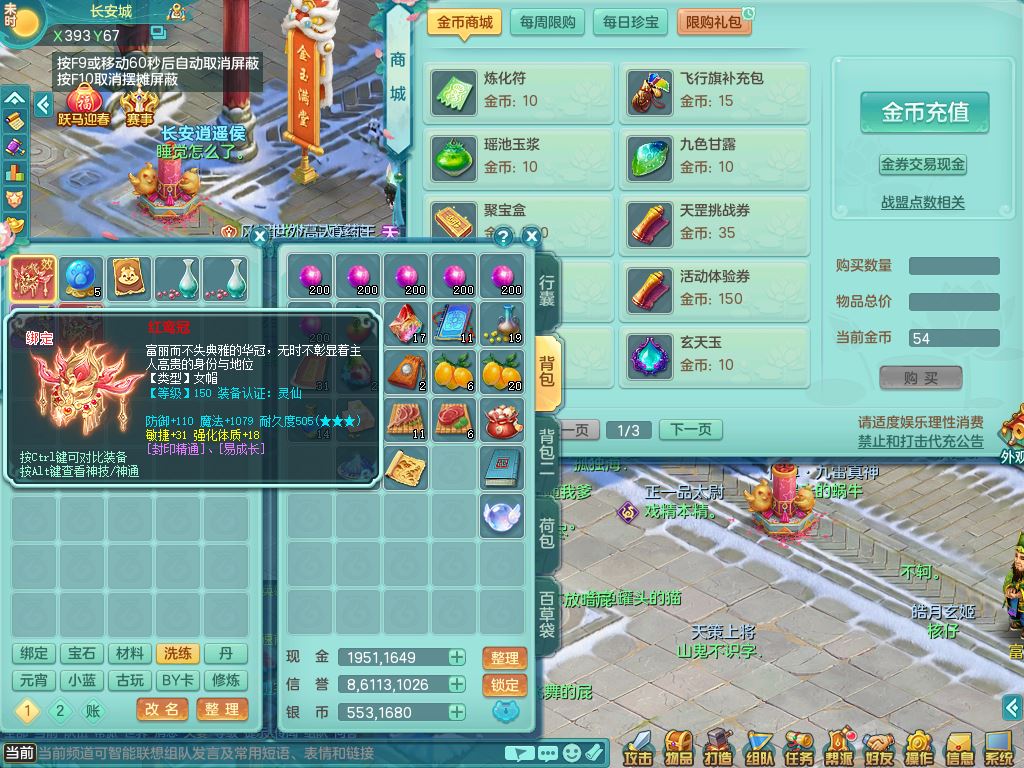Viewport: 1024px width, 768px height.
Task: Open the 金券交易现金 button
Action: (x=922, y=164)
